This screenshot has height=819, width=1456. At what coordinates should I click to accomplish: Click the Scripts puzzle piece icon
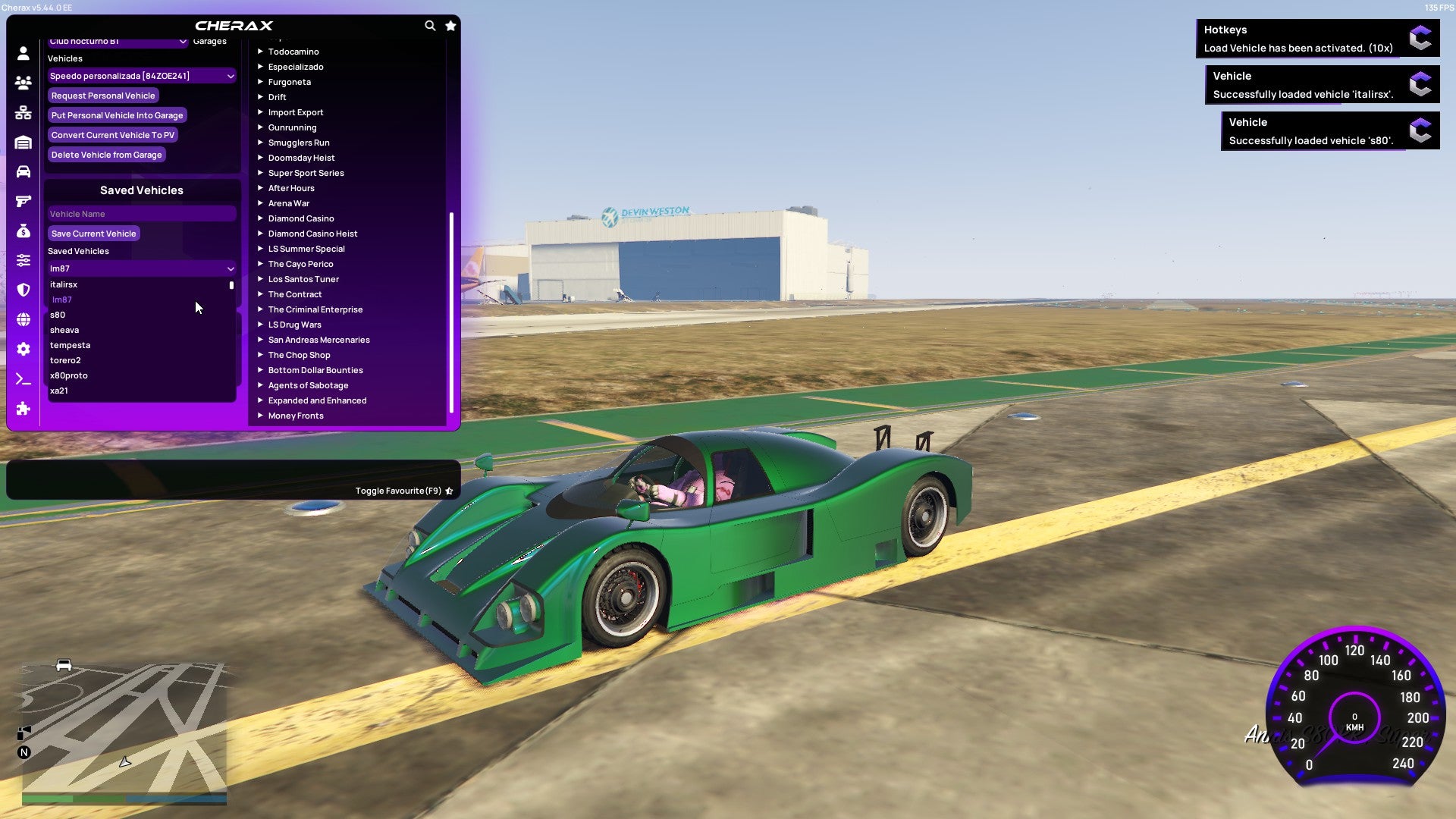coord(23,409)
